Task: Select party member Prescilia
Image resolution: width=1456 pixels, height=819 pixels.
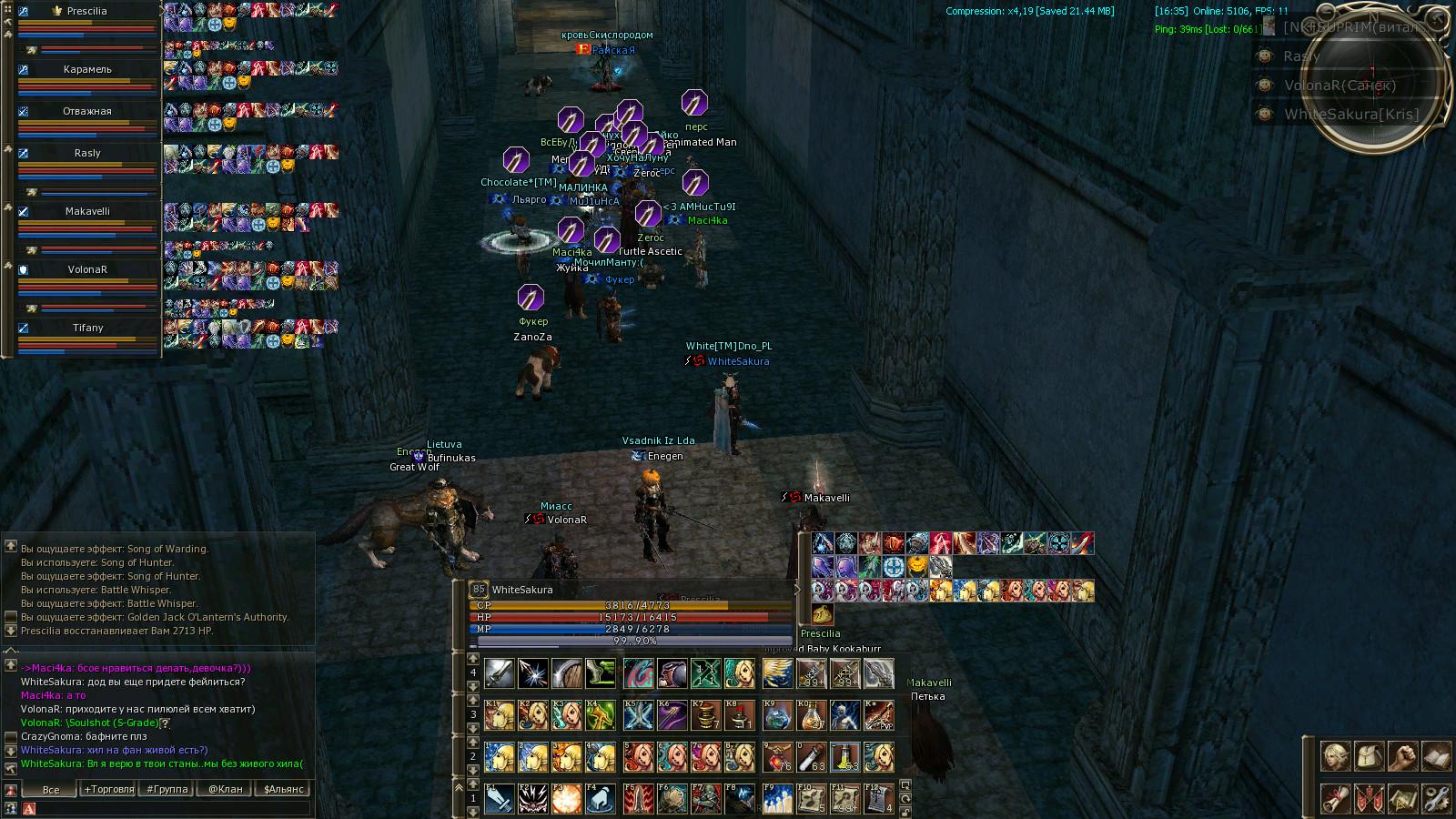Action: click(x=87, y=11)
